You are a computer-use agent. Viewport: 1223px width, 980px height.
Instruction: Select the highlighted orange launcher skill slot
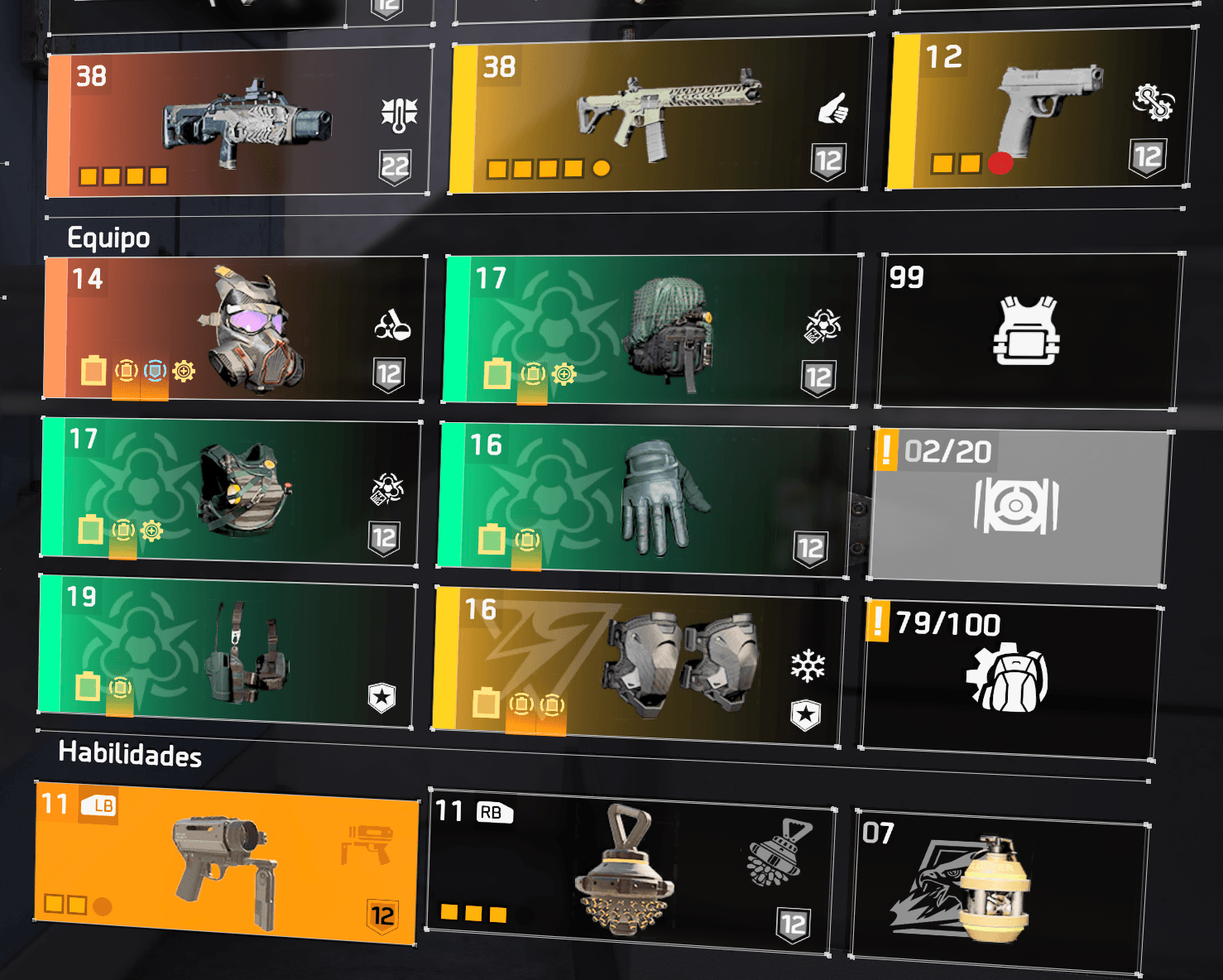tap(225, 861)
